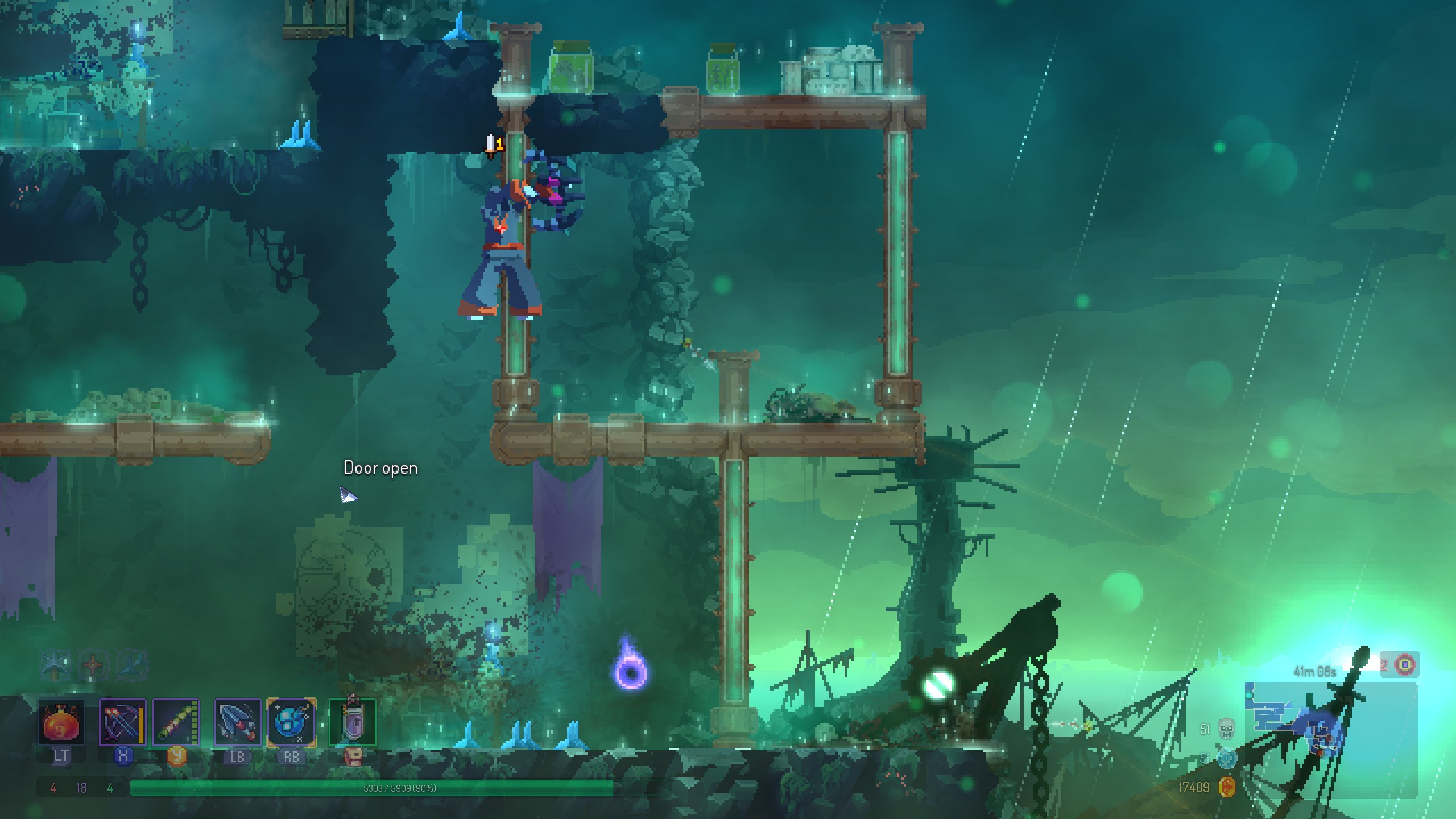Use the red health flask

tap(61, 723)
